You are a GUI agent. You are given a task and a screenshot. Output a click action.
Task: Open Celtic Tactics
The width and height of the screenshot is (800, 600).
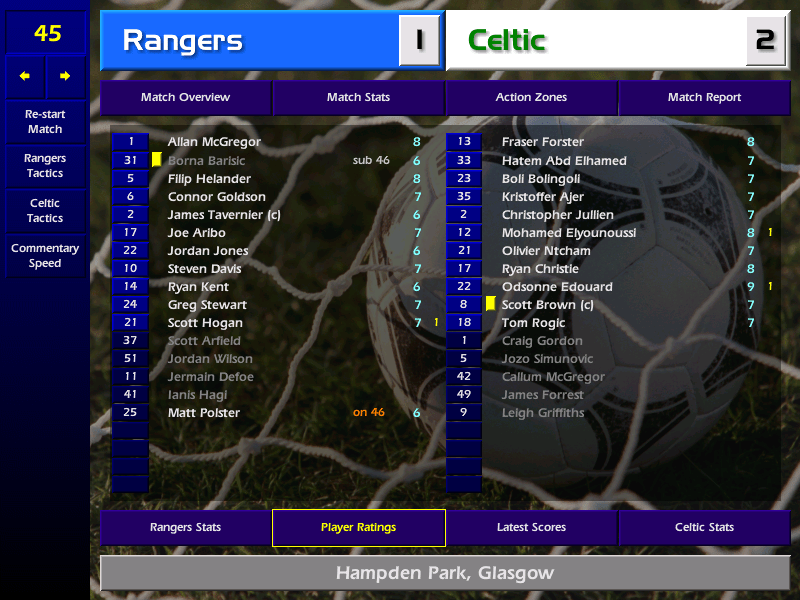[45, 211]
